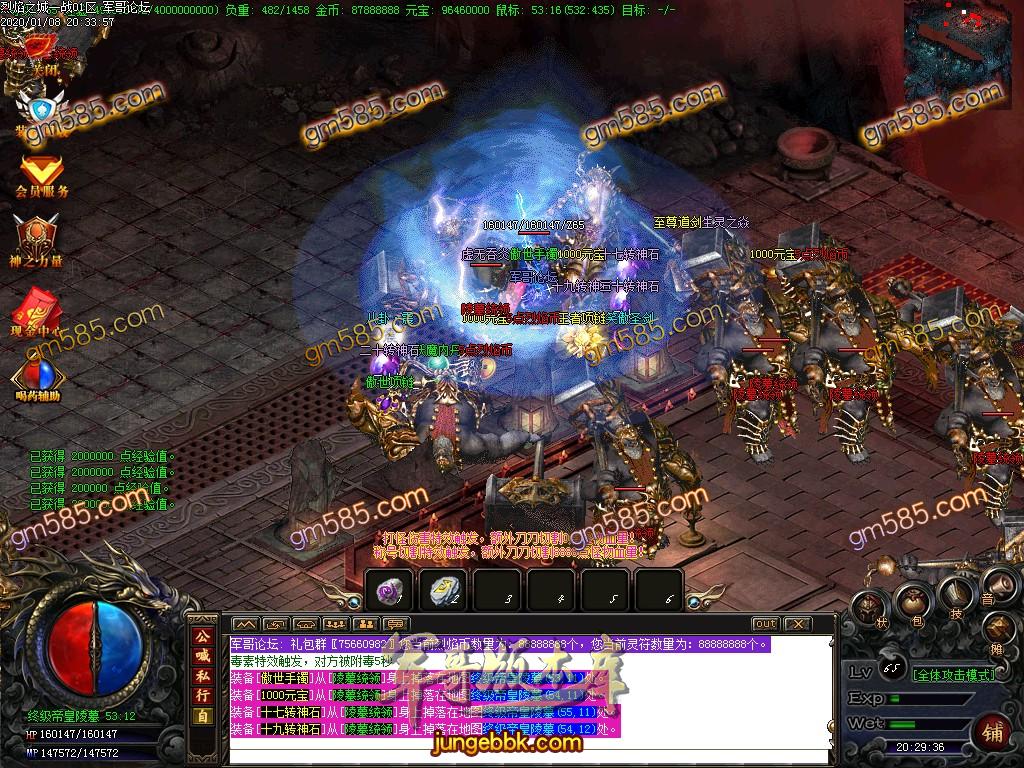Viewport: 1024px width, 768px height.
Task: Open the character status (状) helmet button
Action: 868,607
